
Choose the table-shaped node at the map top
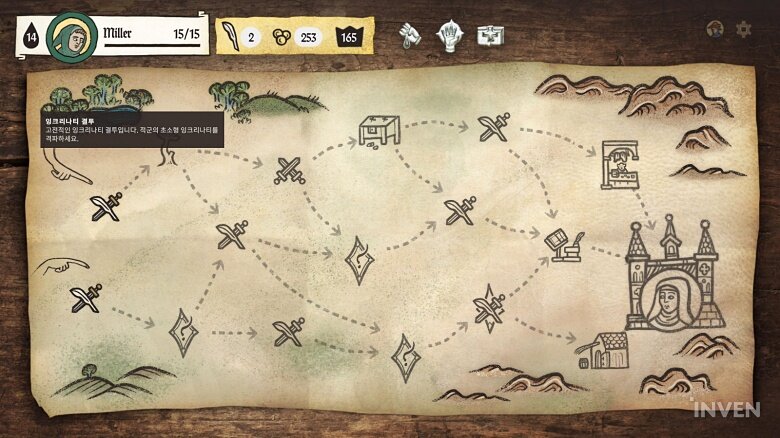point(379,131)
